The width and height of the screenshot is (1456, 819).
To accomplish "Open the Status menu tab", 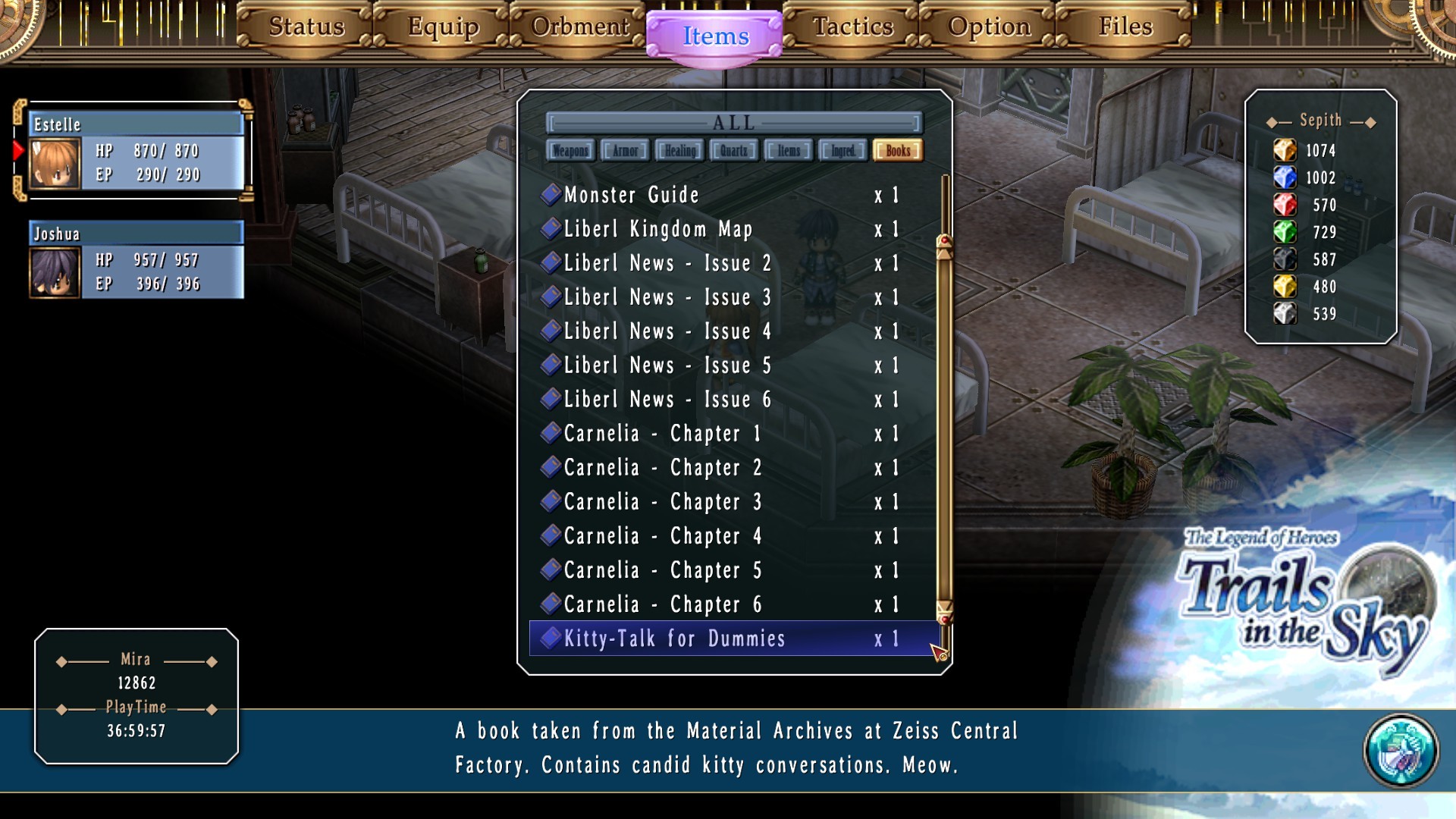I will [x=306, y=27].
